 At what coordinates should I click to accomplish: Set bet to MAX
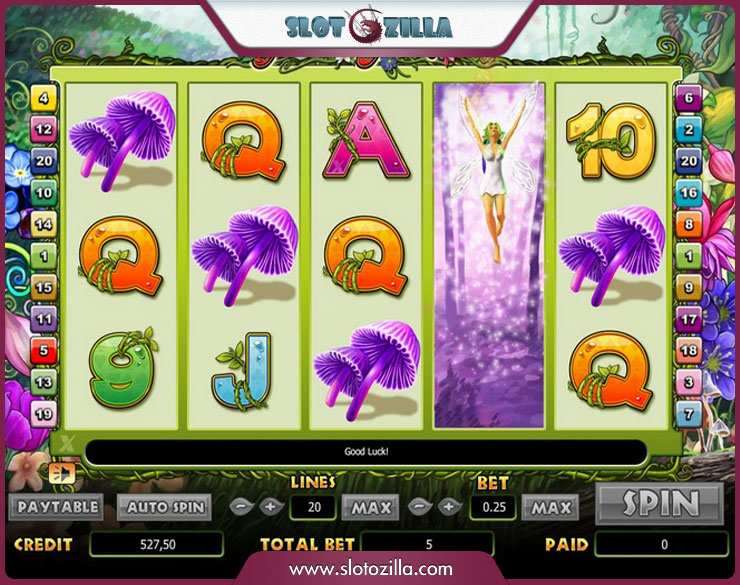[x=550, y=507]
